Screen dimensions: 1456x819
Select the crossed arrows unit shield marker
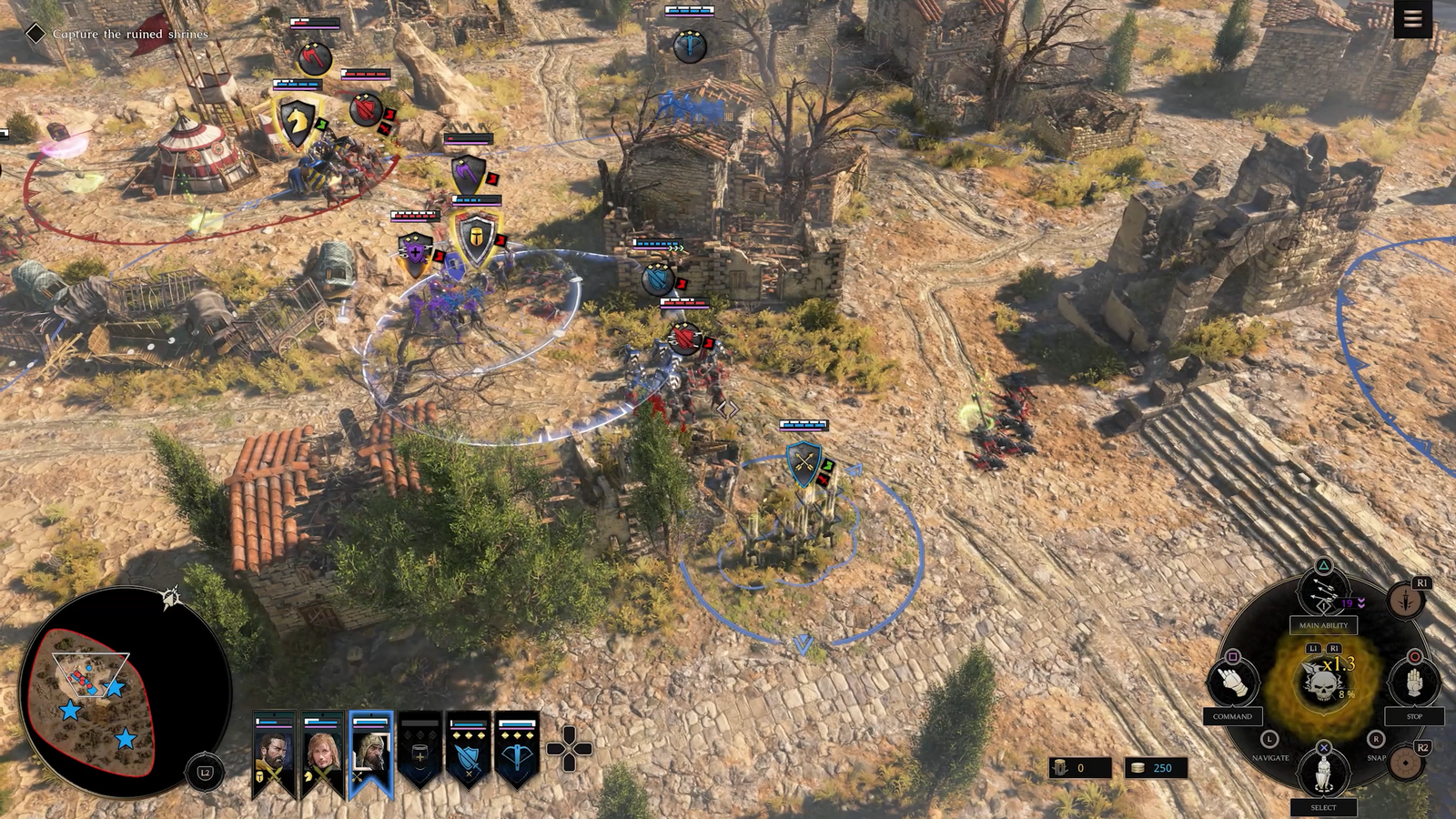tap(804, 463)
